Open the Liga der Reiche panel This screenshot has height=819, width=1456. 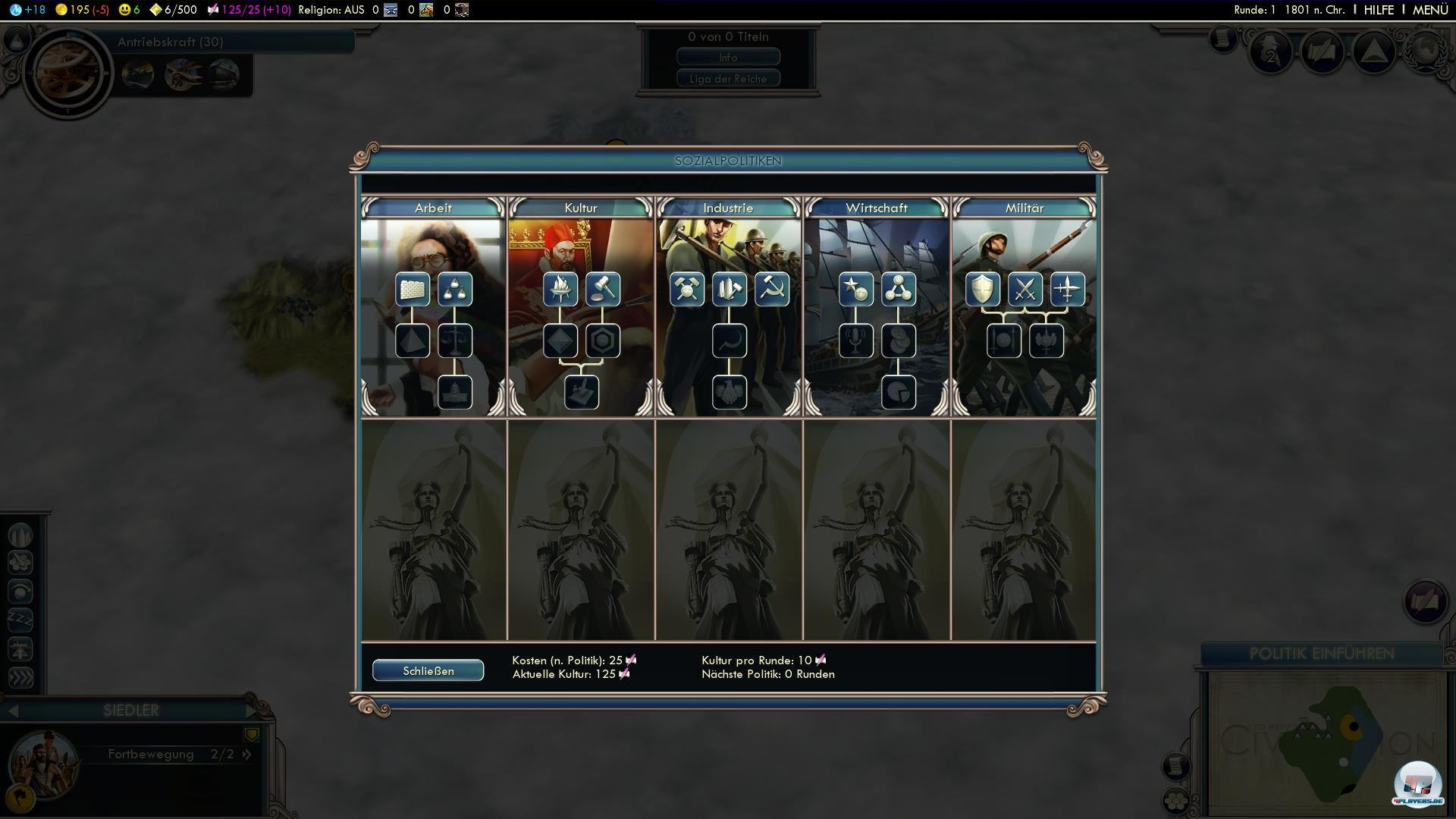coord(728,79)
